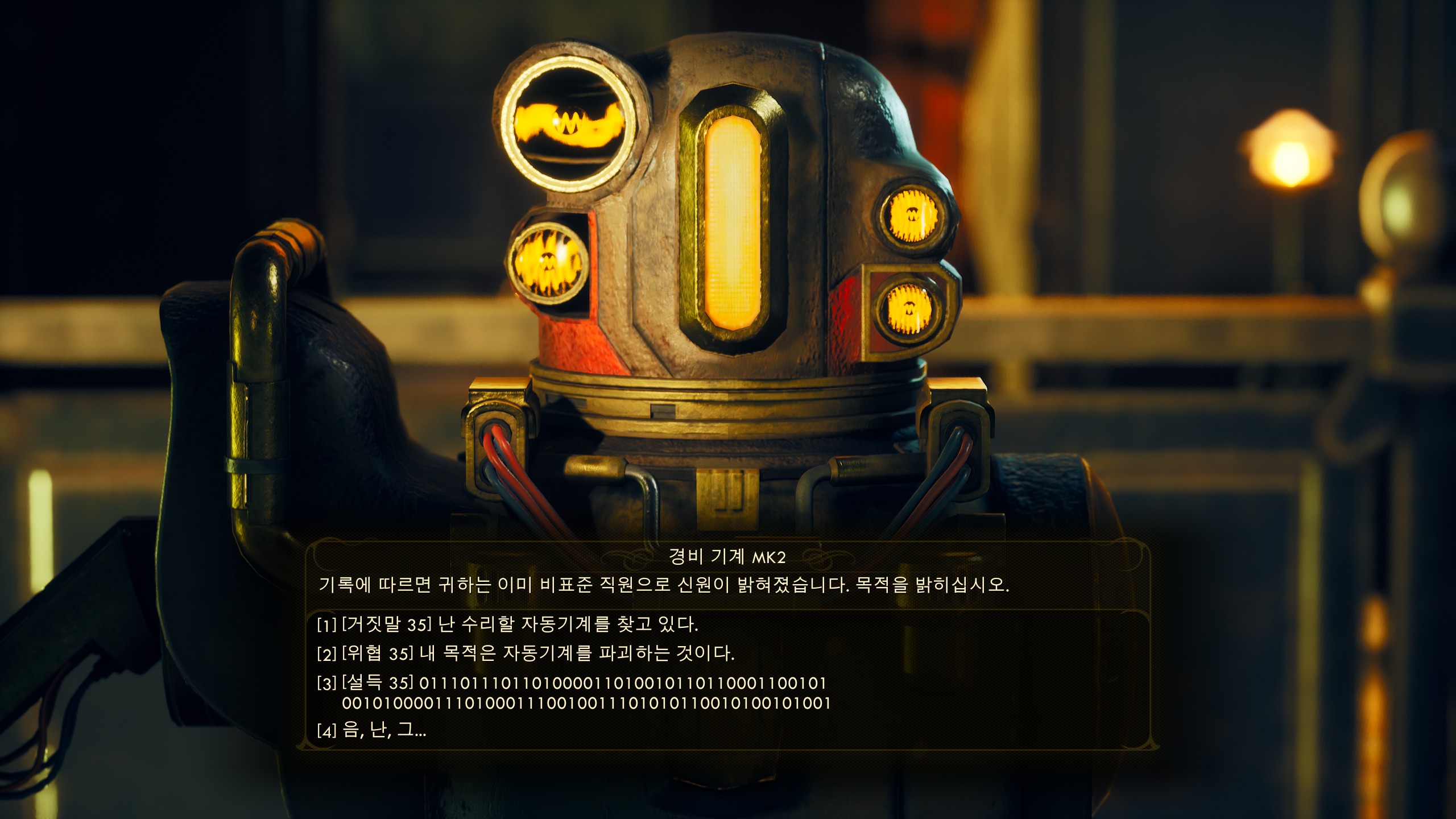This screenshot has width=1456, height=819.
Task: Choose the hesitant "음, 난, 그..." reply
Action: pos(372,730)
